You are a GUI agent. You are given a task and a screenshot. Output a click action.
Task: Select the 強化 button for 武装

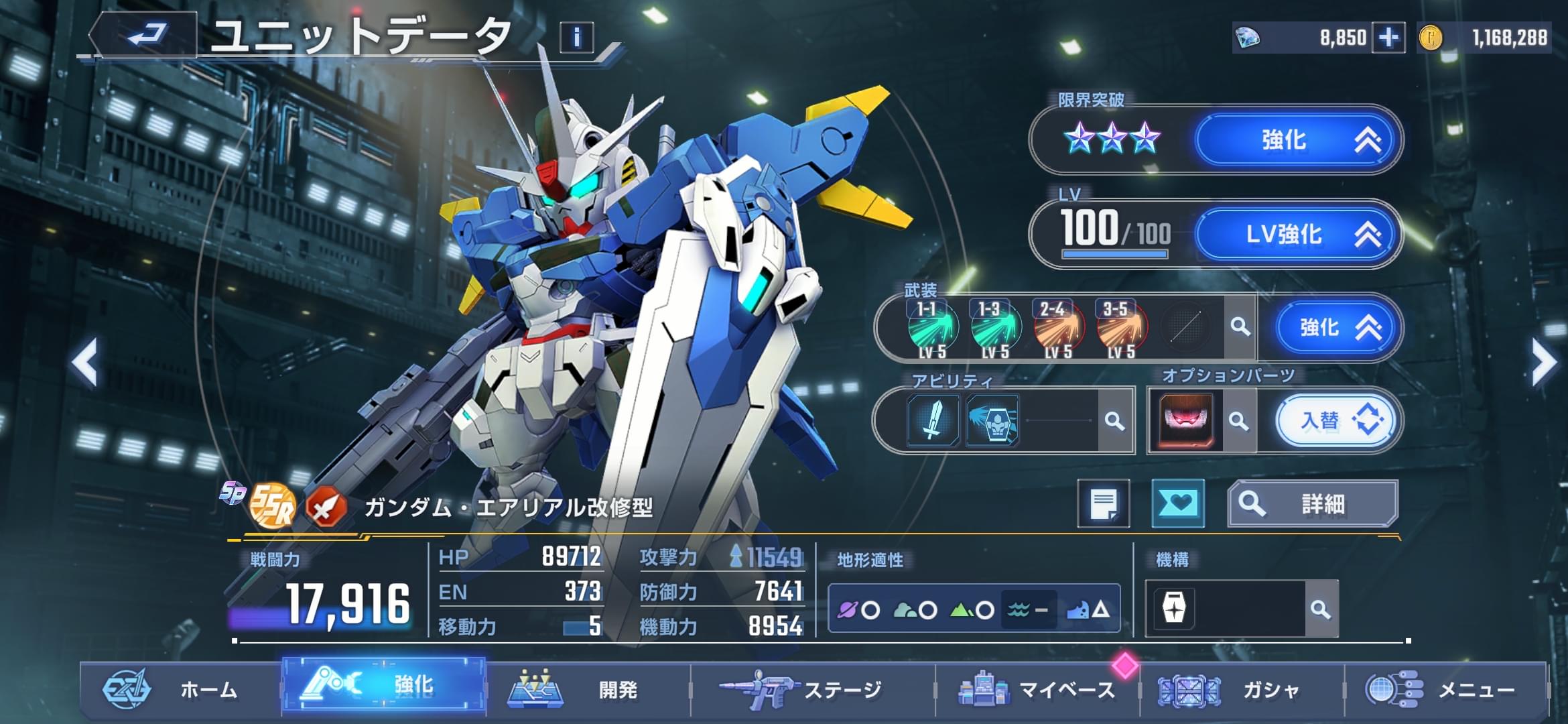point(1331,328)
